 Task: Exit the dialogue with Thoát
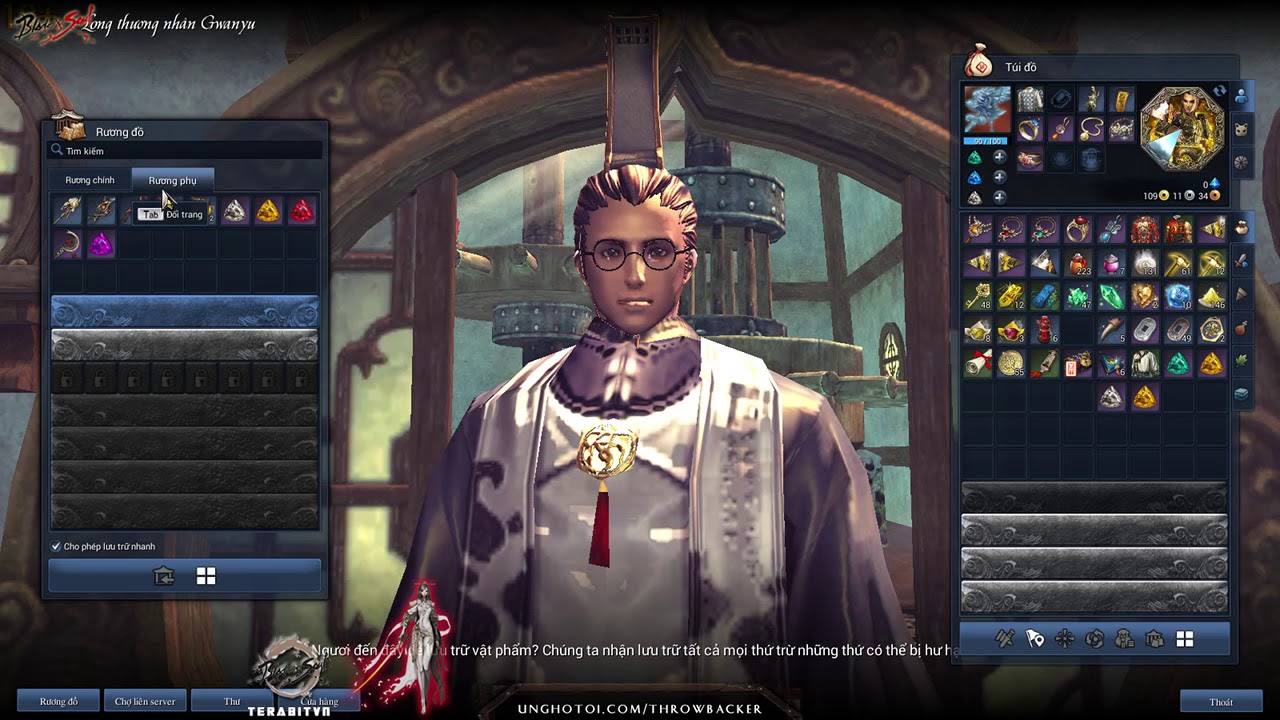pyautogui.click(x=1220, y=701)
